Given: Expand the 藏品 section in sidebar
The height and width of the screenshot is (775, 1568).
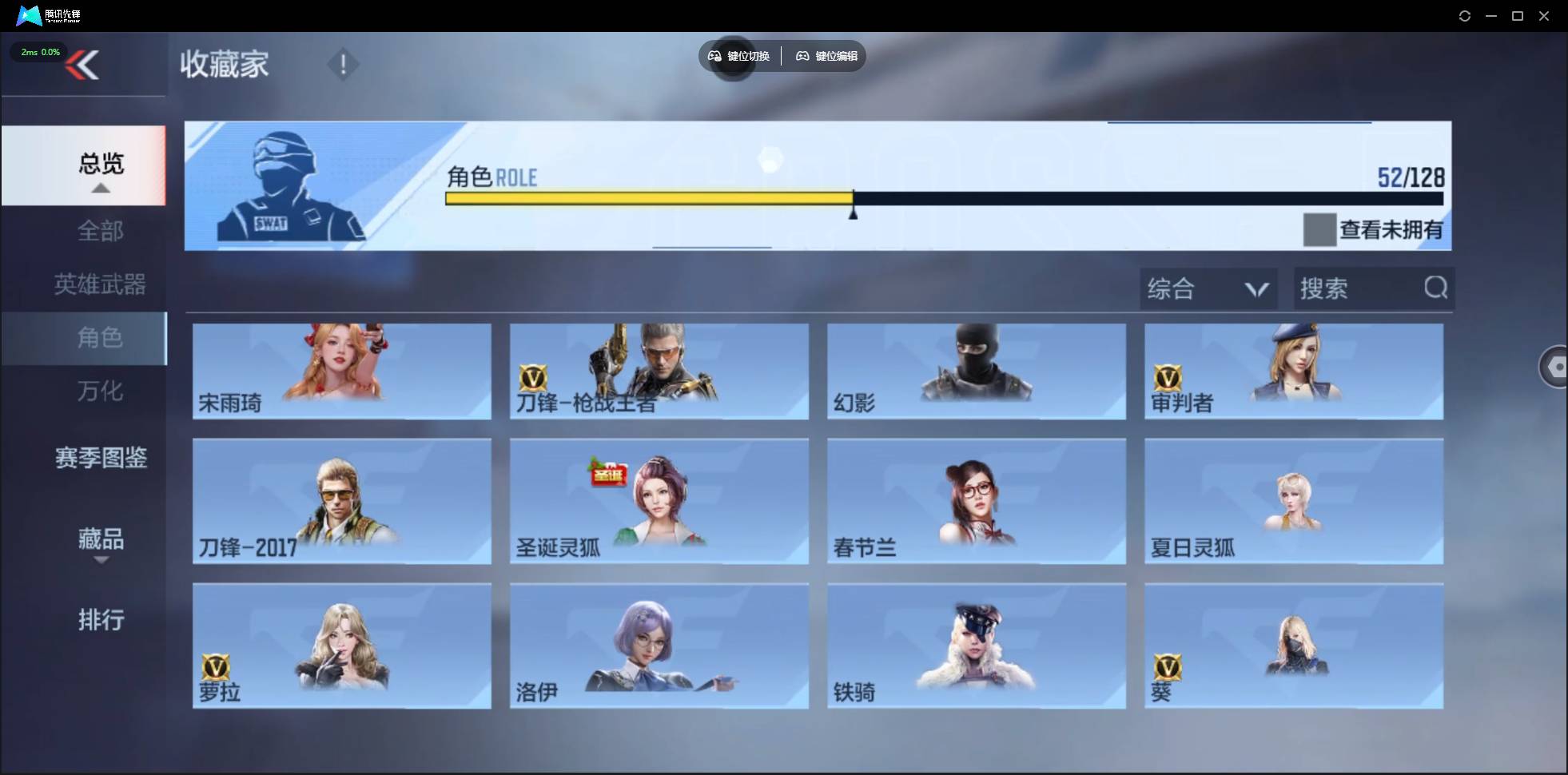Looking at the screenshot, I should point(101,540).
